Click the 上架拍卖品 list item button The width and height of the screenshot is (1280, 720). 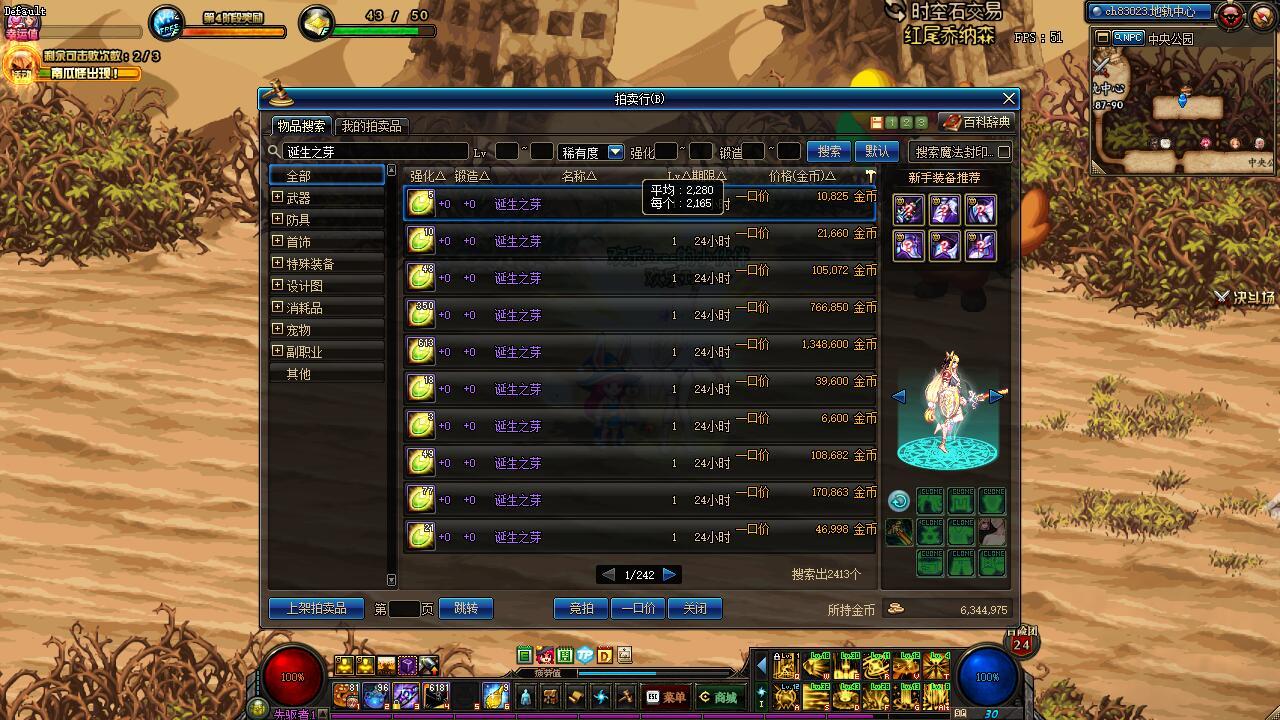pyautogui.click(x=316, y=608)
